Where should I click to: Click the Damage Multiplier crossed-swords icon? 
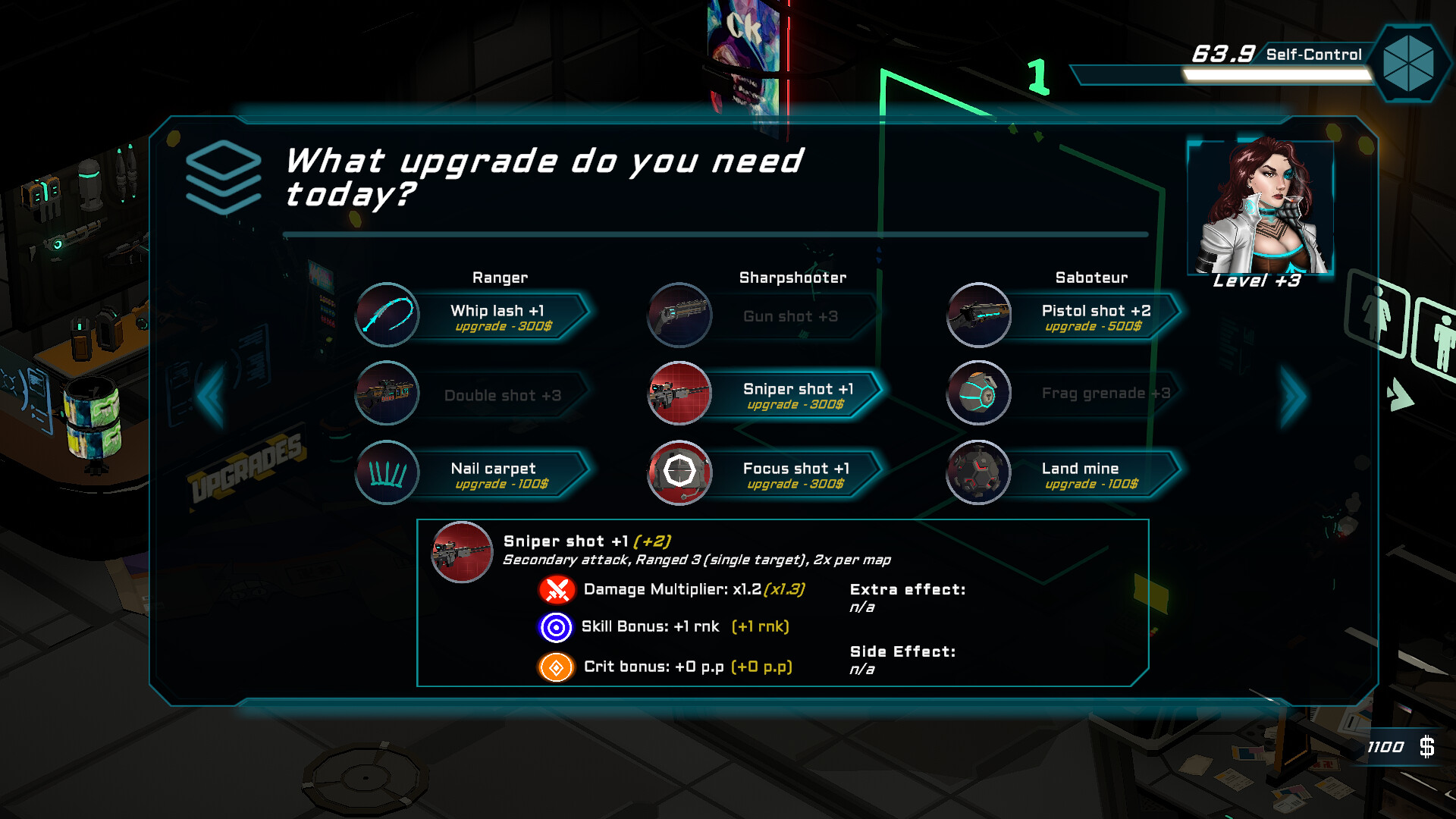[x=555, y=589]
